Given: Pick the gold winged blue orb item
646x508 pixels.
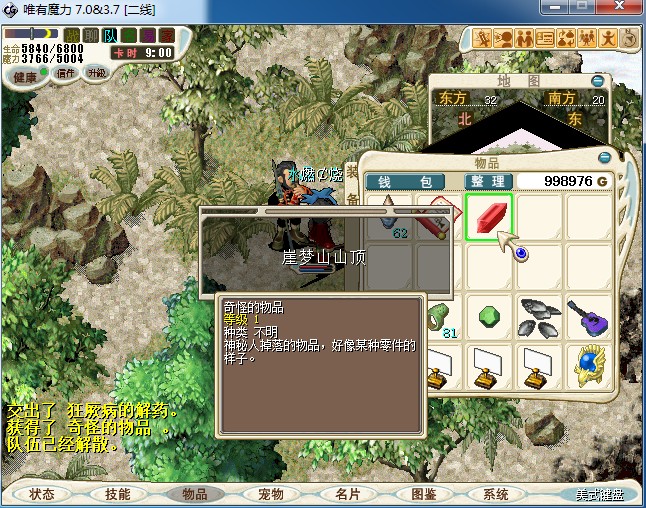Looking at the screenshot, I should click(589, 366).
